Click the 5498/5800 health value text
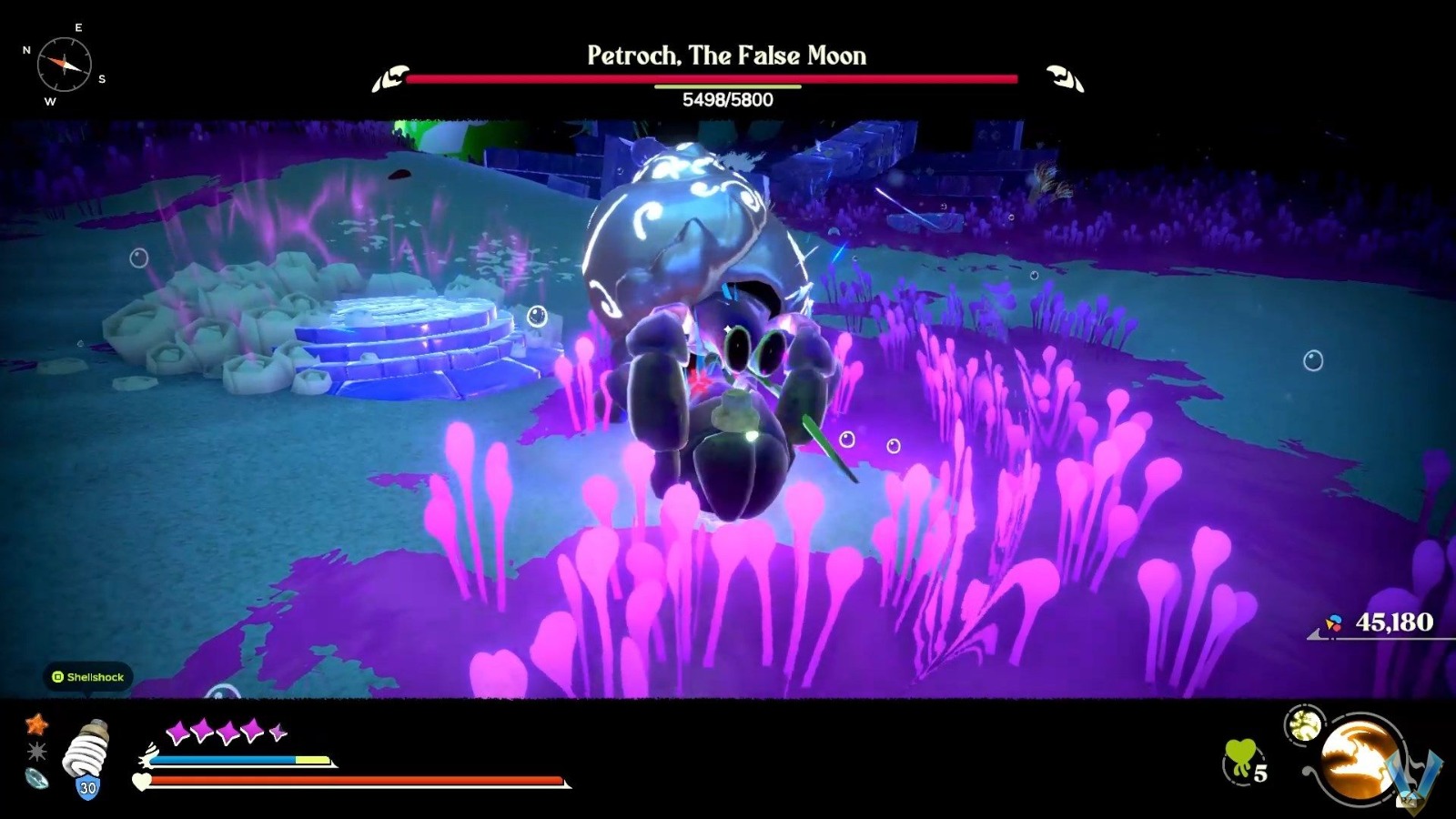The image size is (1456, 819). 728,100
